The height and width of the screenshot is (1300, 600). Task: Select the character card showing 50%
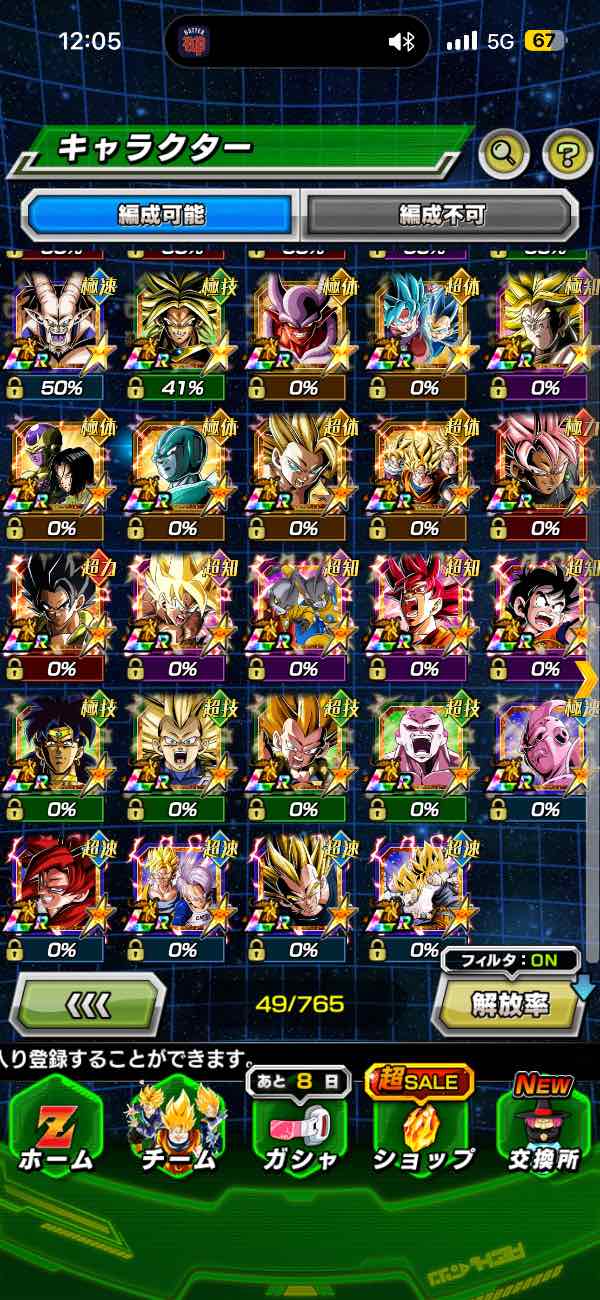tap(61, 332)
